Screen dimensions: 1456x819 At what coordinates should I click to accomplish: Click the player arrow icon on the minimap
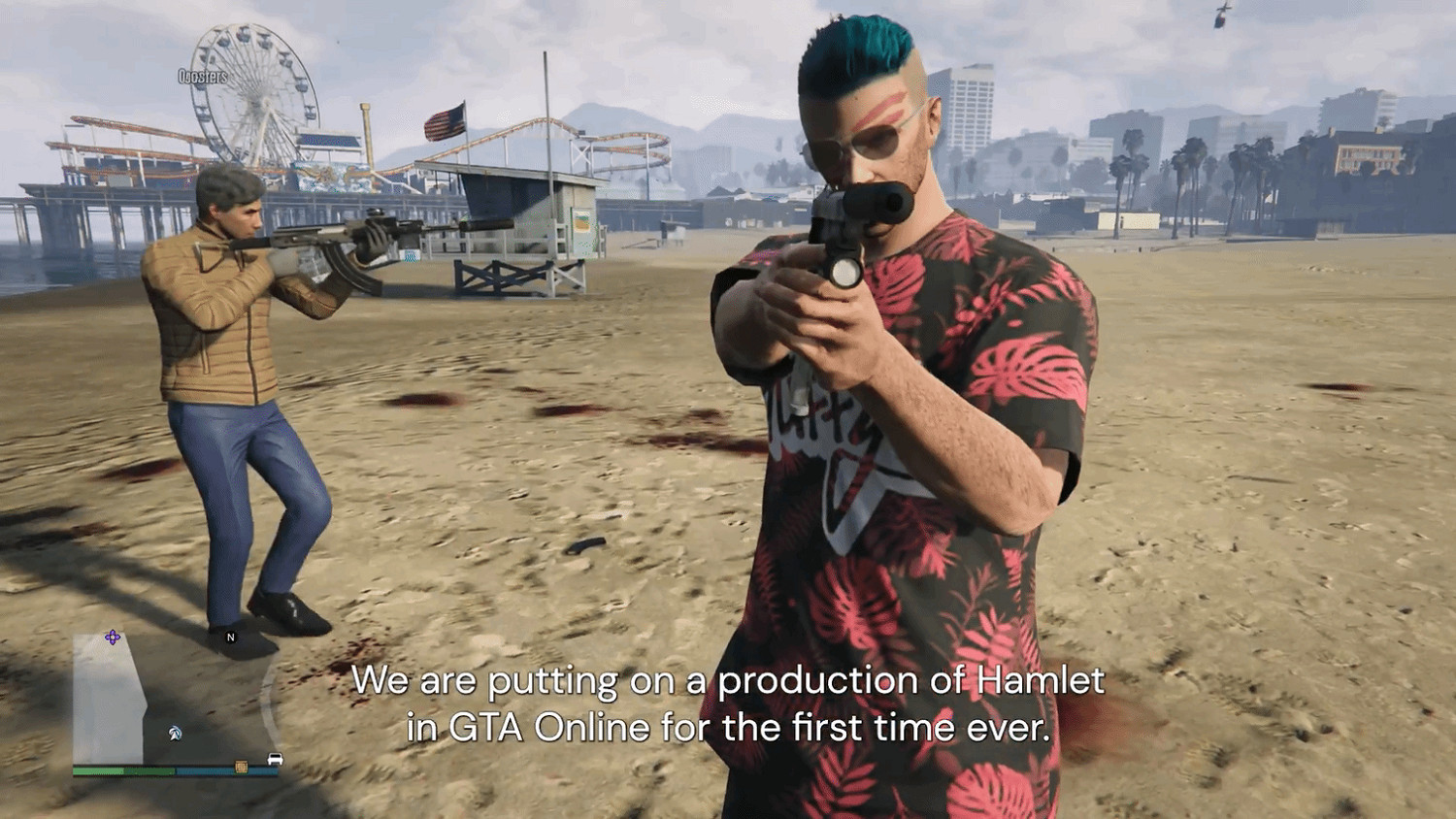pos(173,733)
